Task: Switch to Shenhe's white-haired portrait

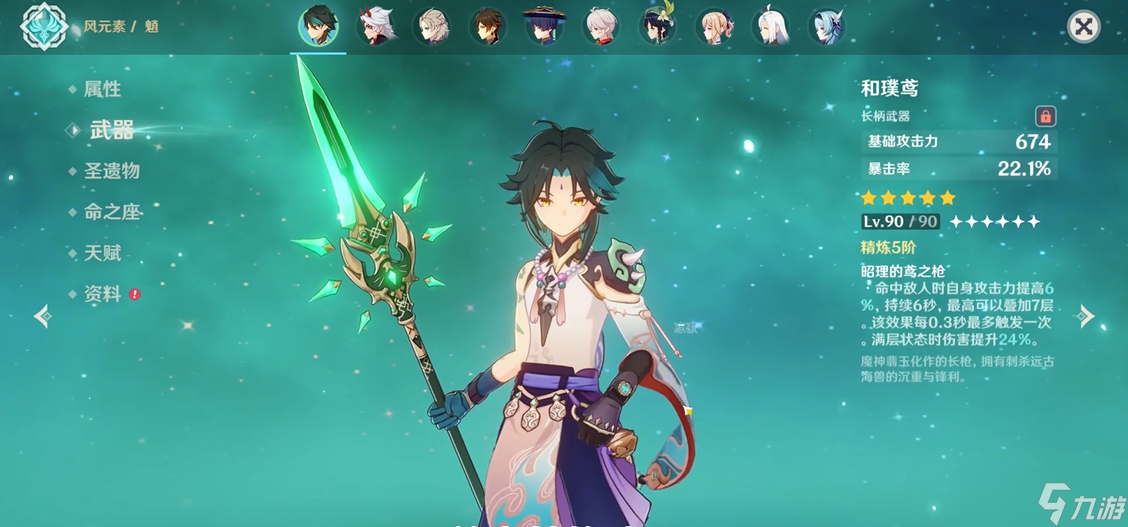Action: (771, 26)
